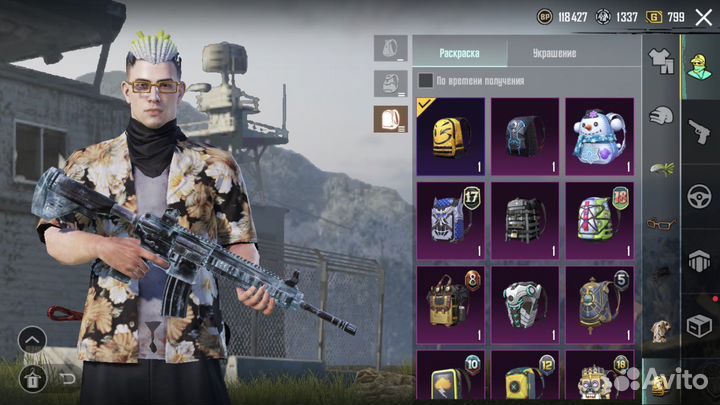The width and height of the screenshot is (720, 405).
Task: Open the glasses category
Action: 658,223
